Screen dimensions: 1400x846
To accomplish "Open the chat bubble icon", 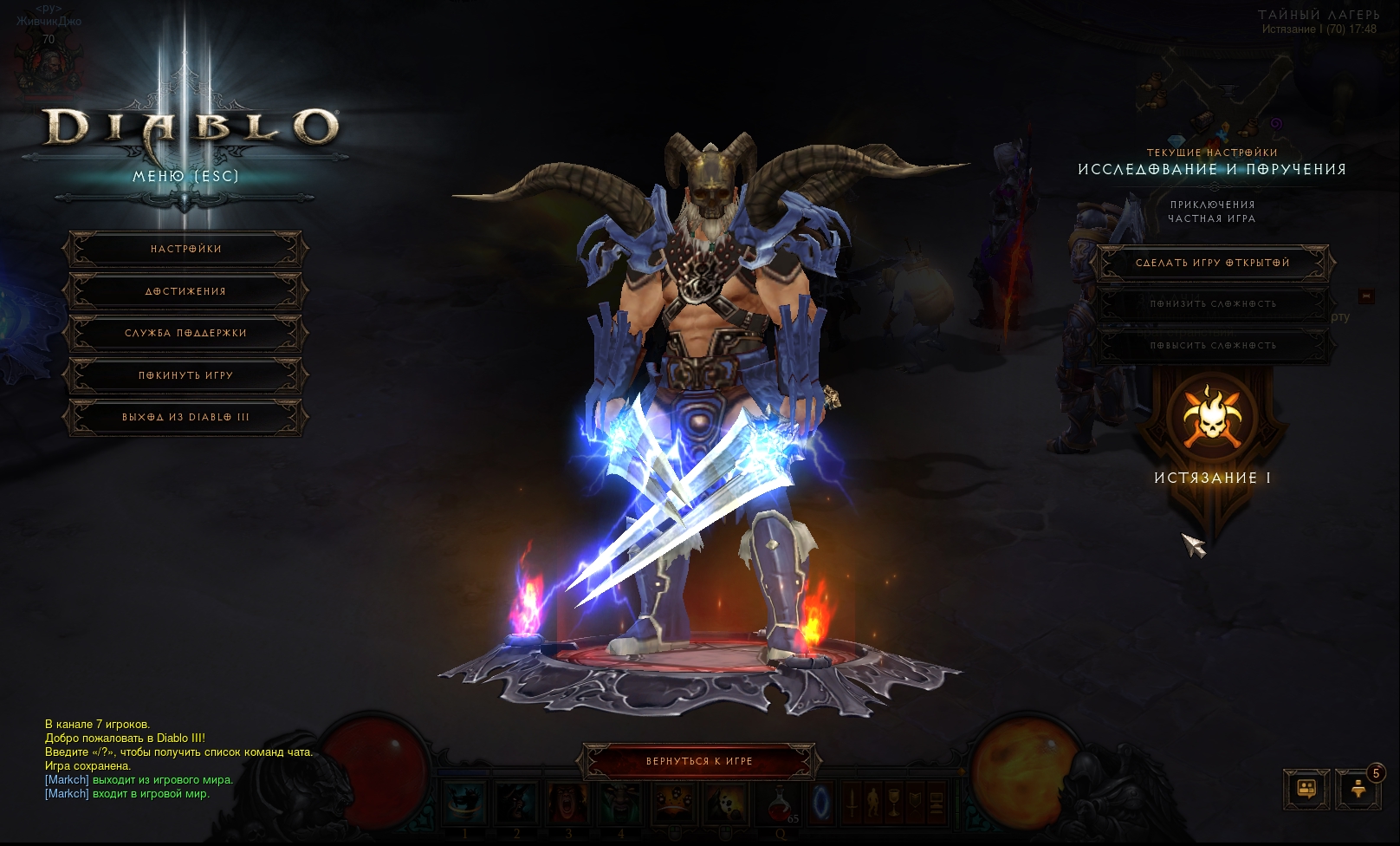I will click(1306, 789).
